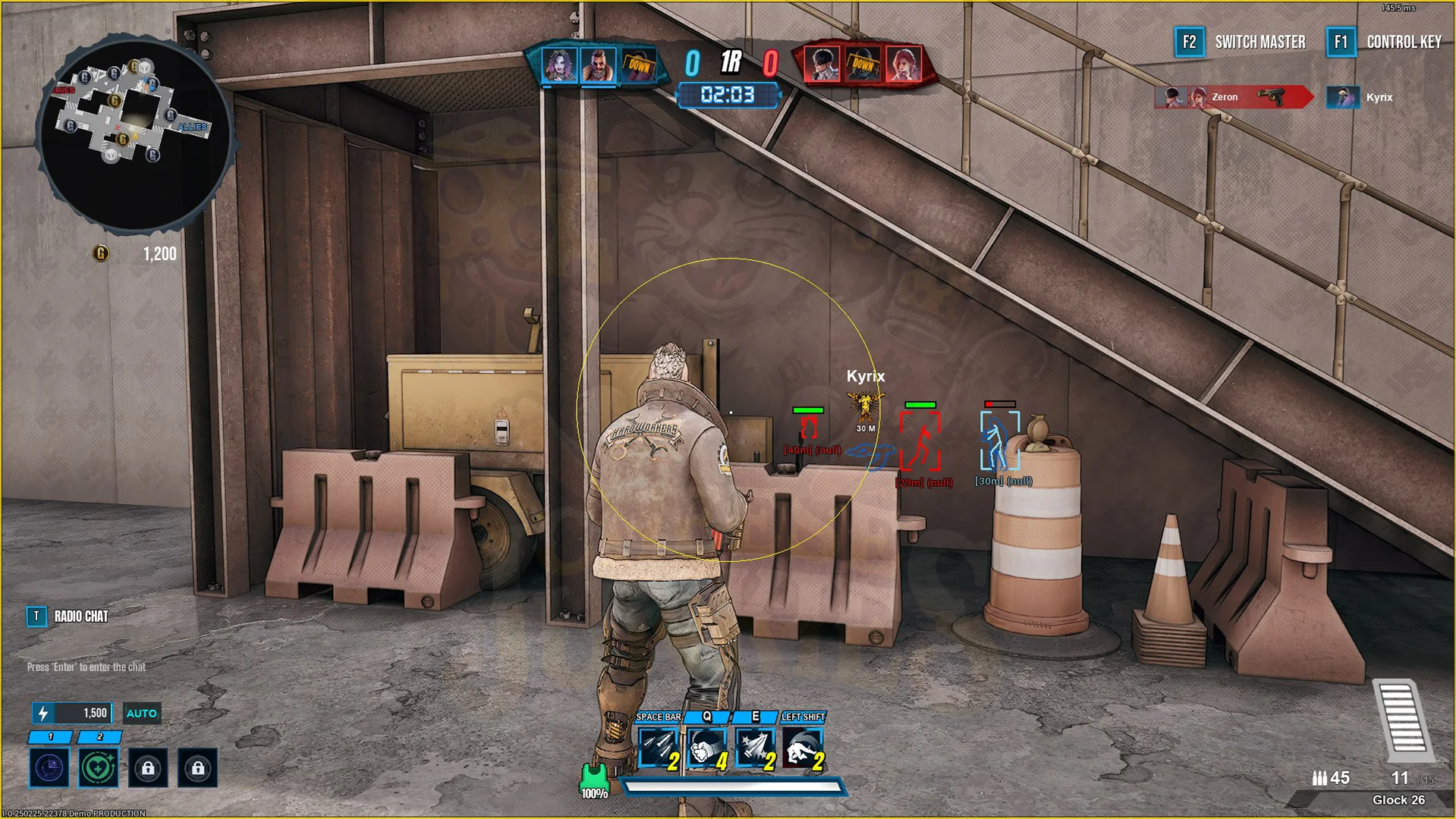Select the red-haired enemy portrait
The height and width of the screenshot is (819, 1456).
coord(902,65)
